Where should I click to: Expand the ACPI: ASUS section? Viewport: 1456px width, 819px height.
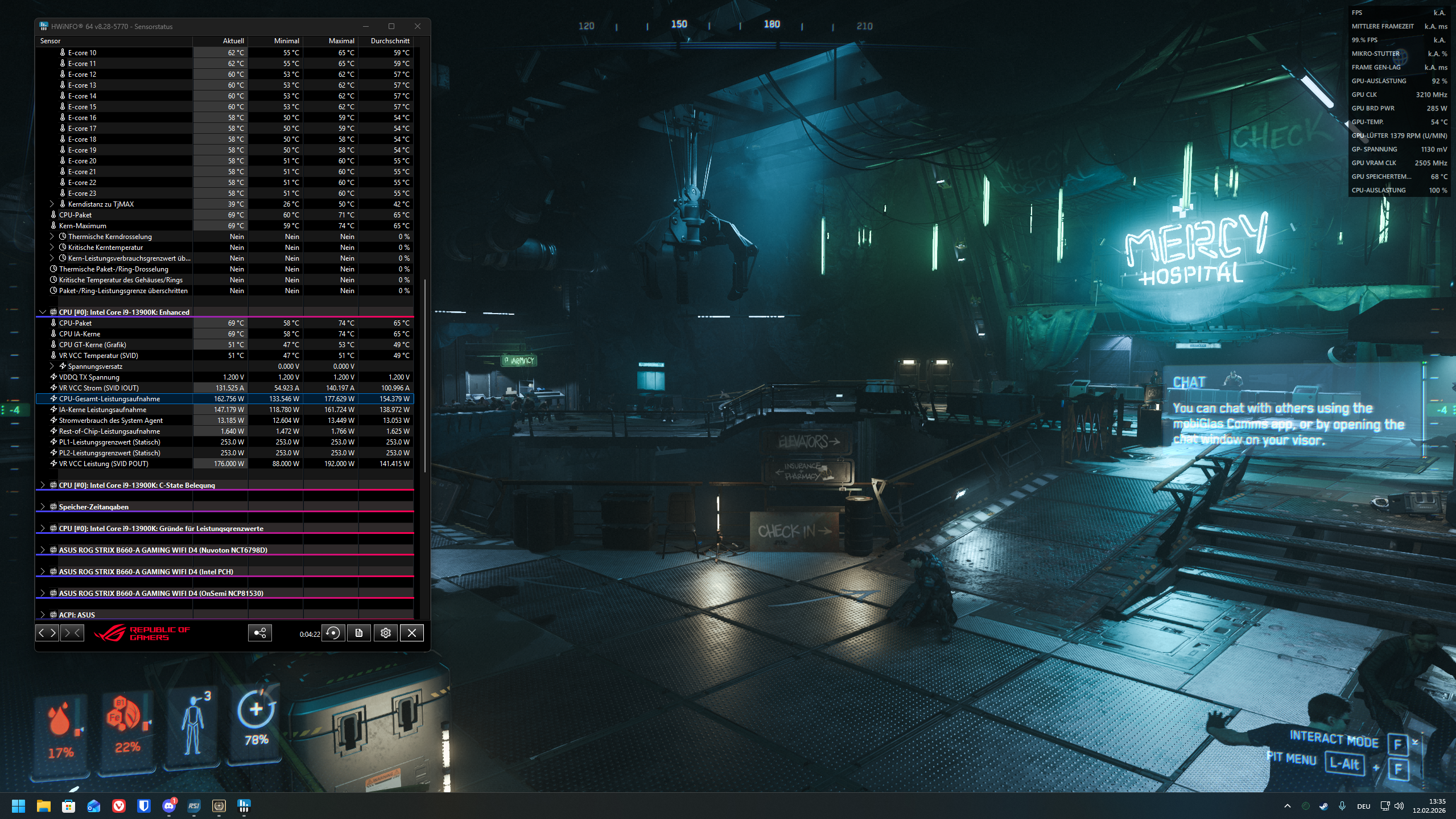point(43,615)
